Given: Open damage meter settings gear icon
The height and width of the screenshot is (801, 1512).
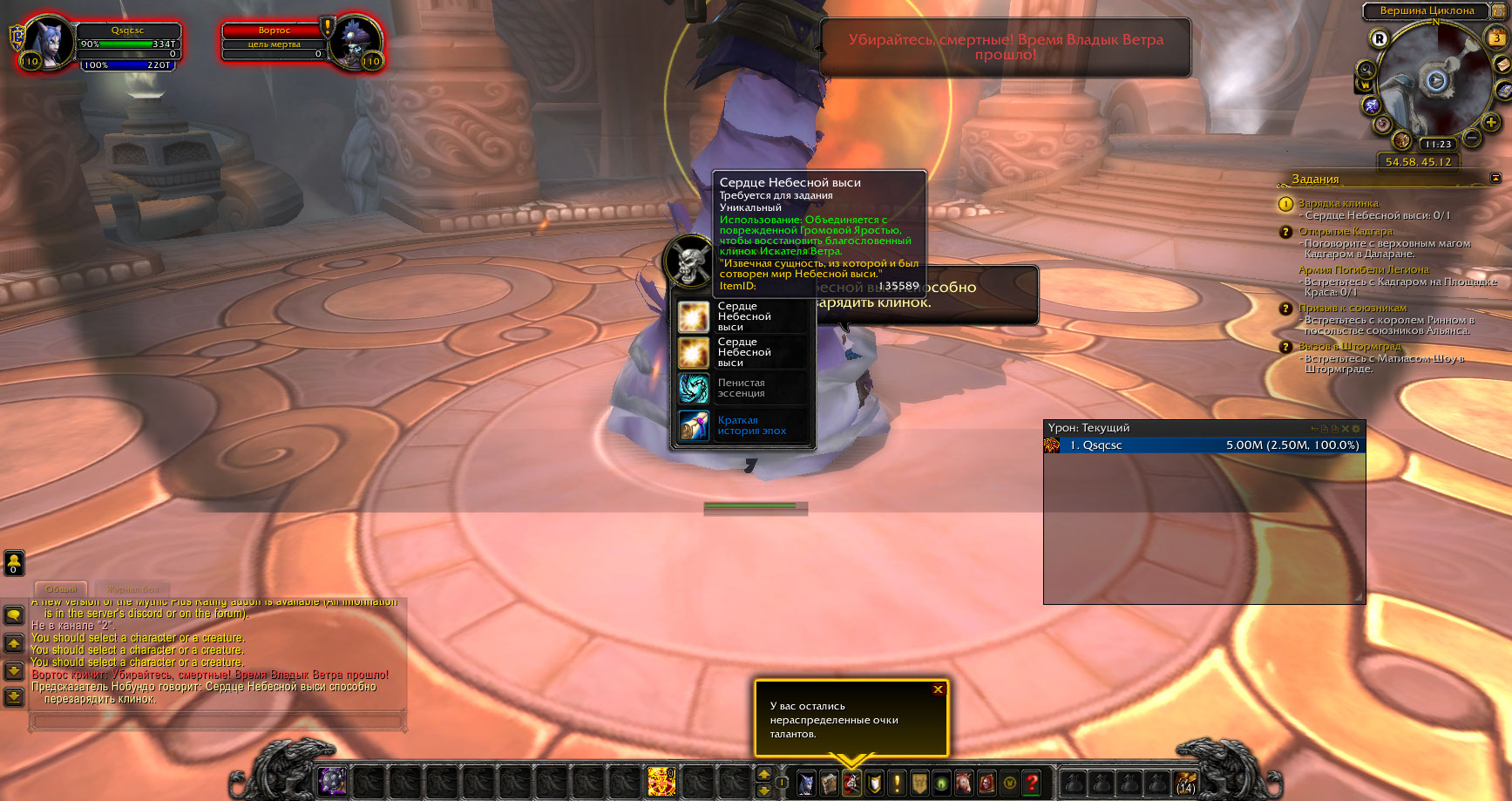Looking at the screenshot, I should pyautogui.click(x=1355, y=429).
